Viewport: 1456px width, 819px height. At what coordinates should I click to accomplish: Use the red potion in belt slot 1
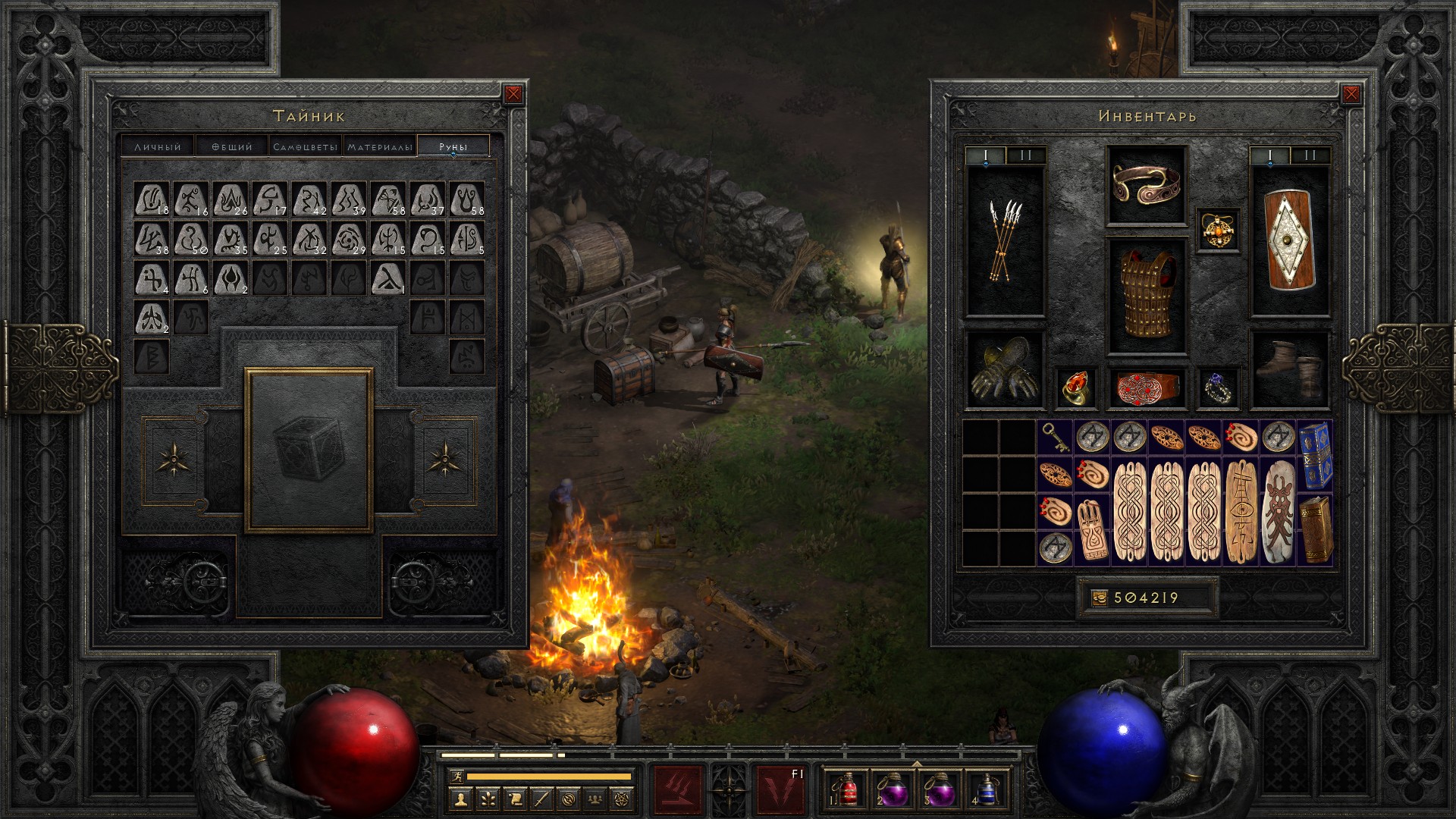click(848, 789)
